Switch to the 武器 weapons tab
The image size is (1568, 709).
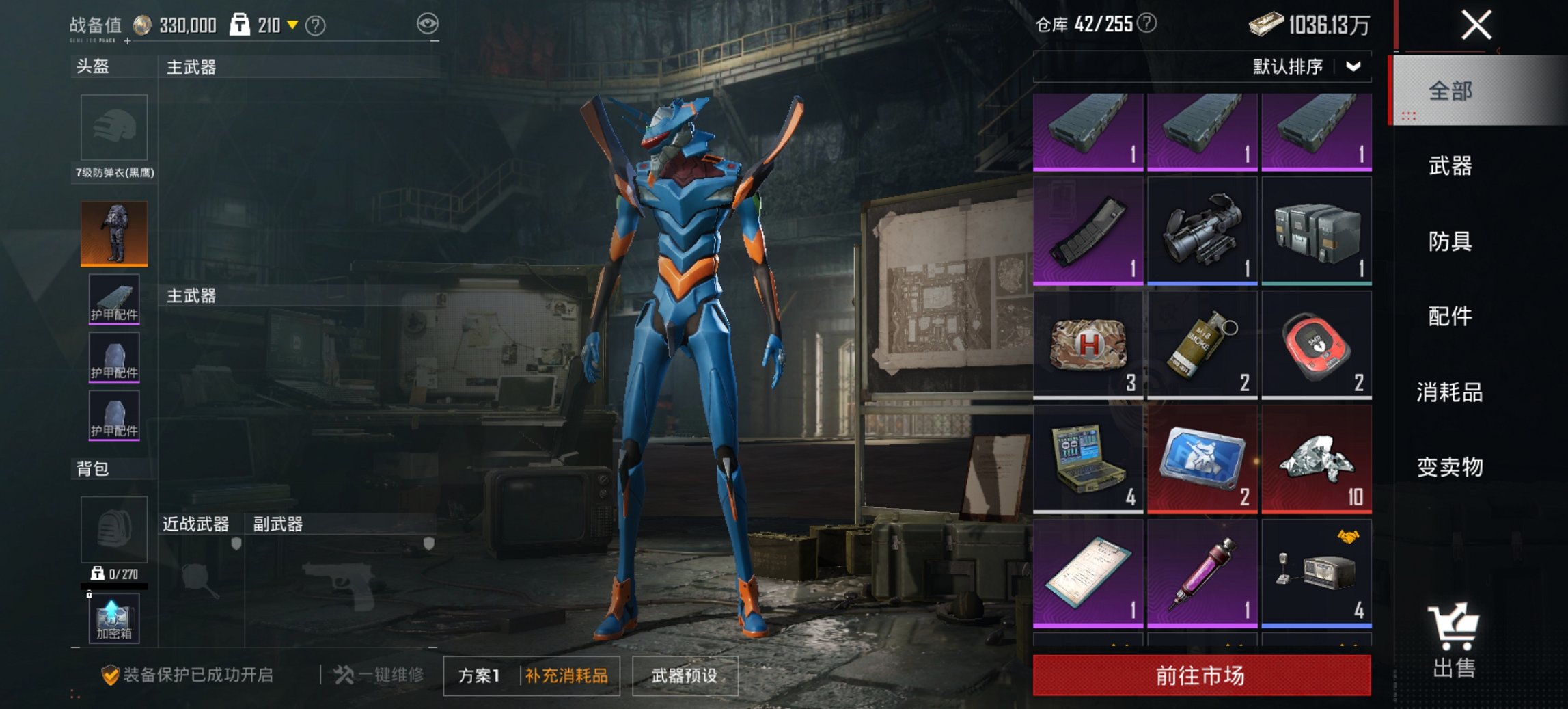point(1451,166)
